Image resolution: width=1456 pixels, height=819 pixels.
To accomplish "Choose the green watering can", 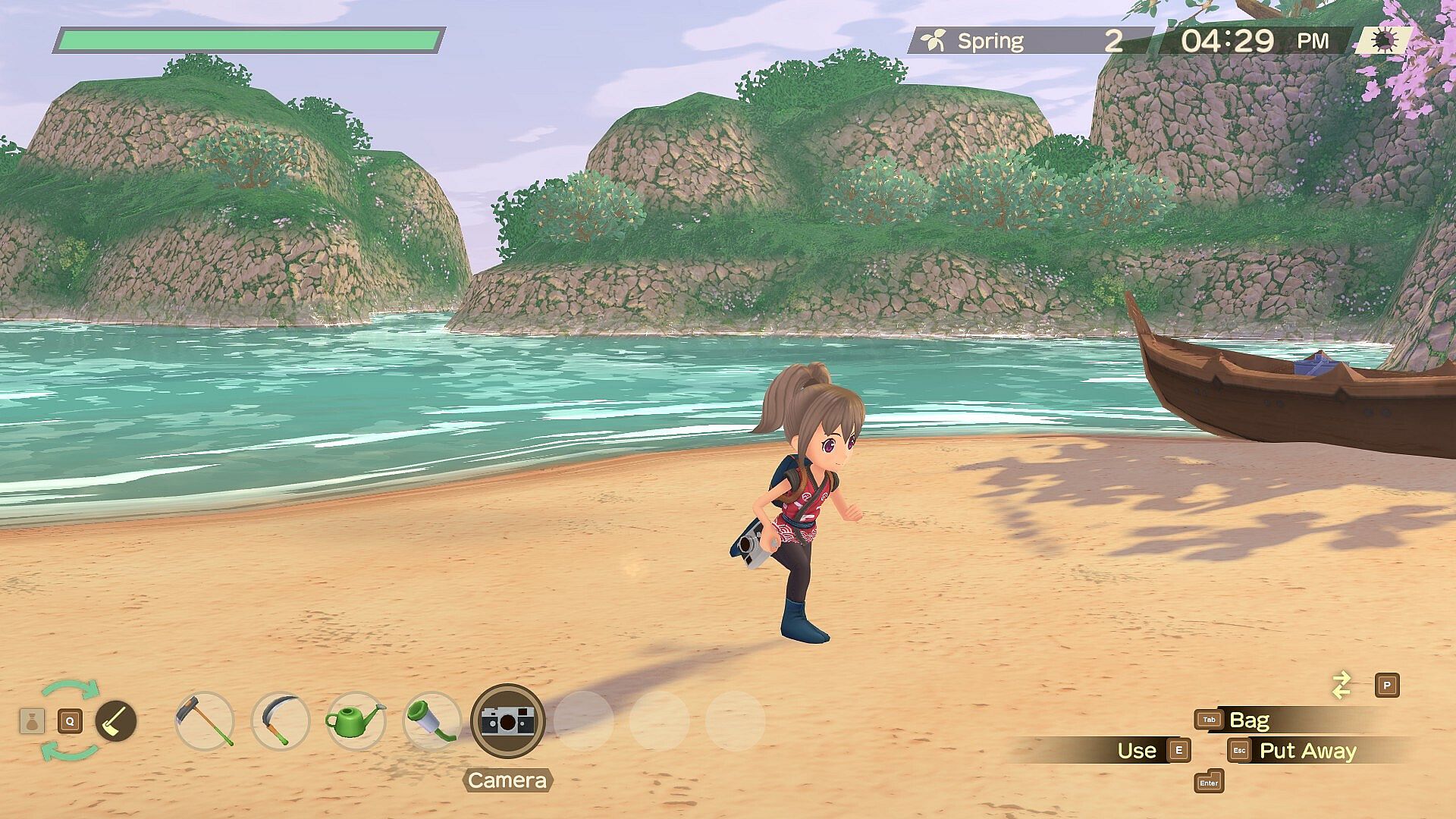I will pos(355,720).
